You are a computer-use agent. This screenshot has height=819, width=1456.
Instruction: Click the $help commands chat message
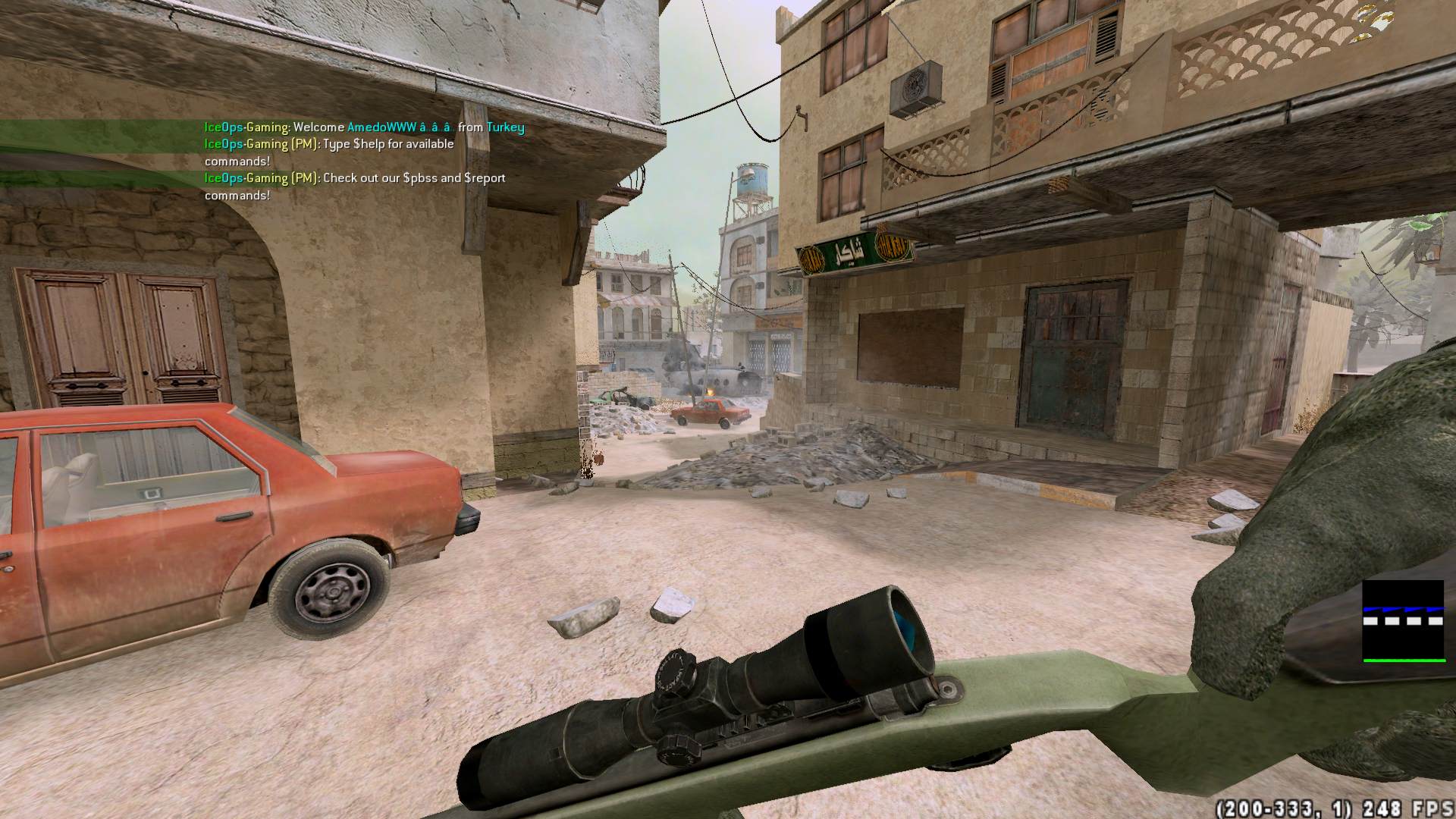(329, 152)
